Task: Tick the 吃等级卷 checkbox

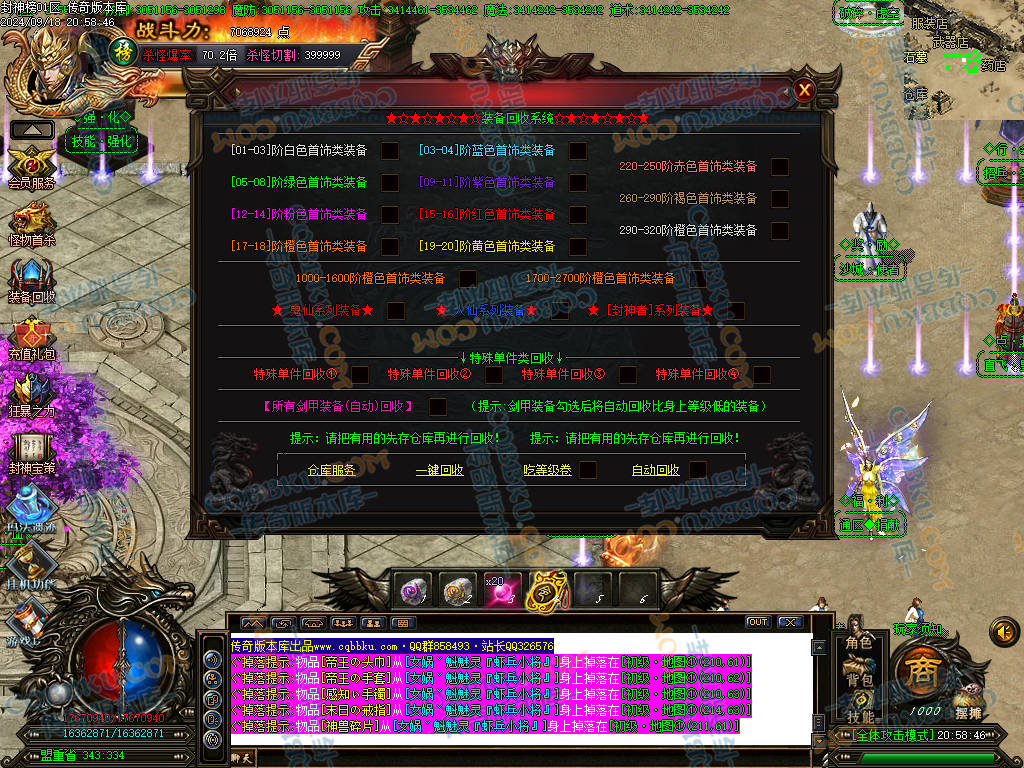Action: 588,470
